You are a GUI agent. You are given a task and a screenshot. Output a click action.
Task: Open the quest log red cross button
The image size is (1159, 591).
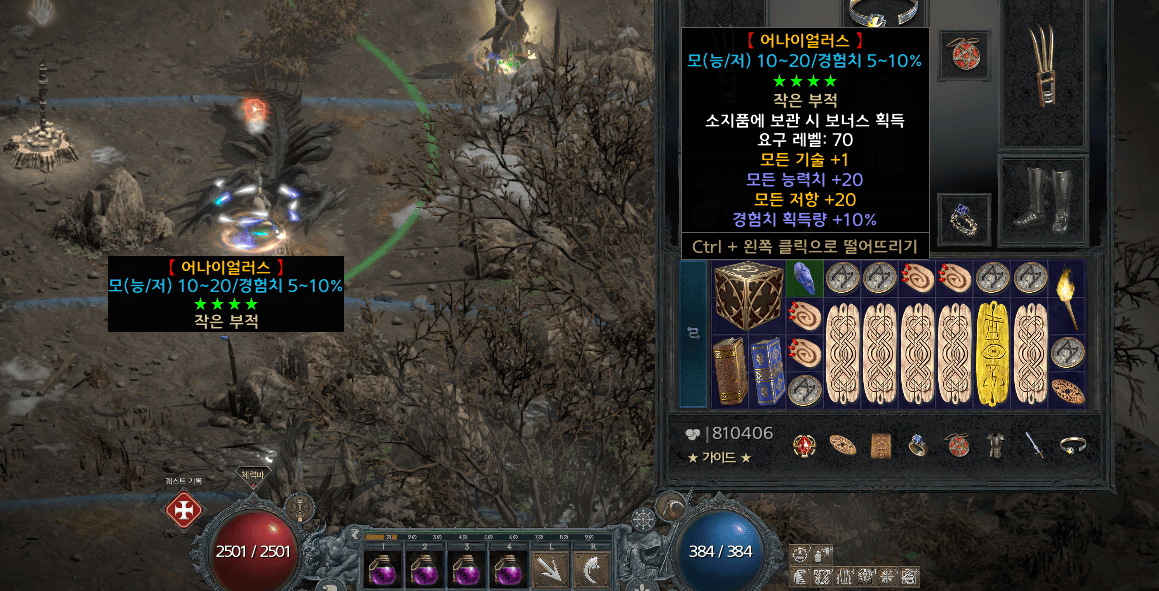pyautogui.click(x=183, y=510)
